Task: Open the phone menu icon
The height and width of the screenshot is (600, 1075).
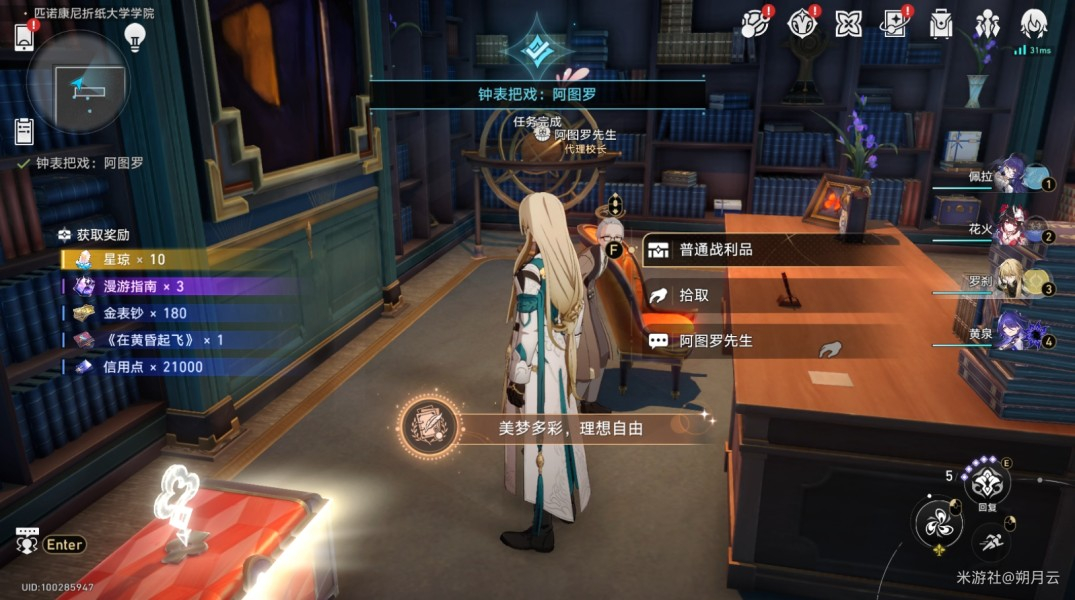Action: pos(24,37)
